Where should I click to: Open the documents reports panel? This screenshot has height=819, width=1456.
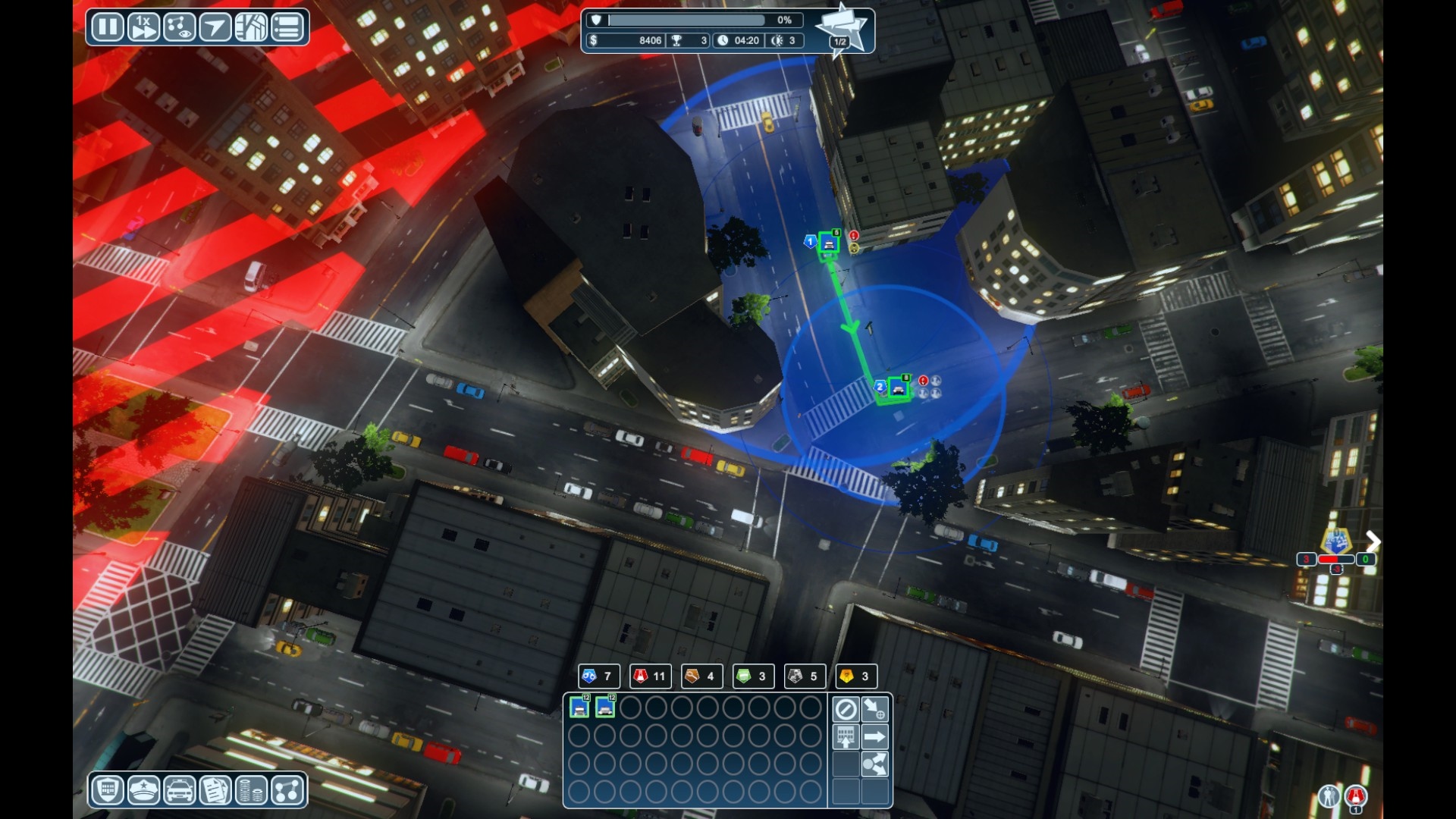215,791
